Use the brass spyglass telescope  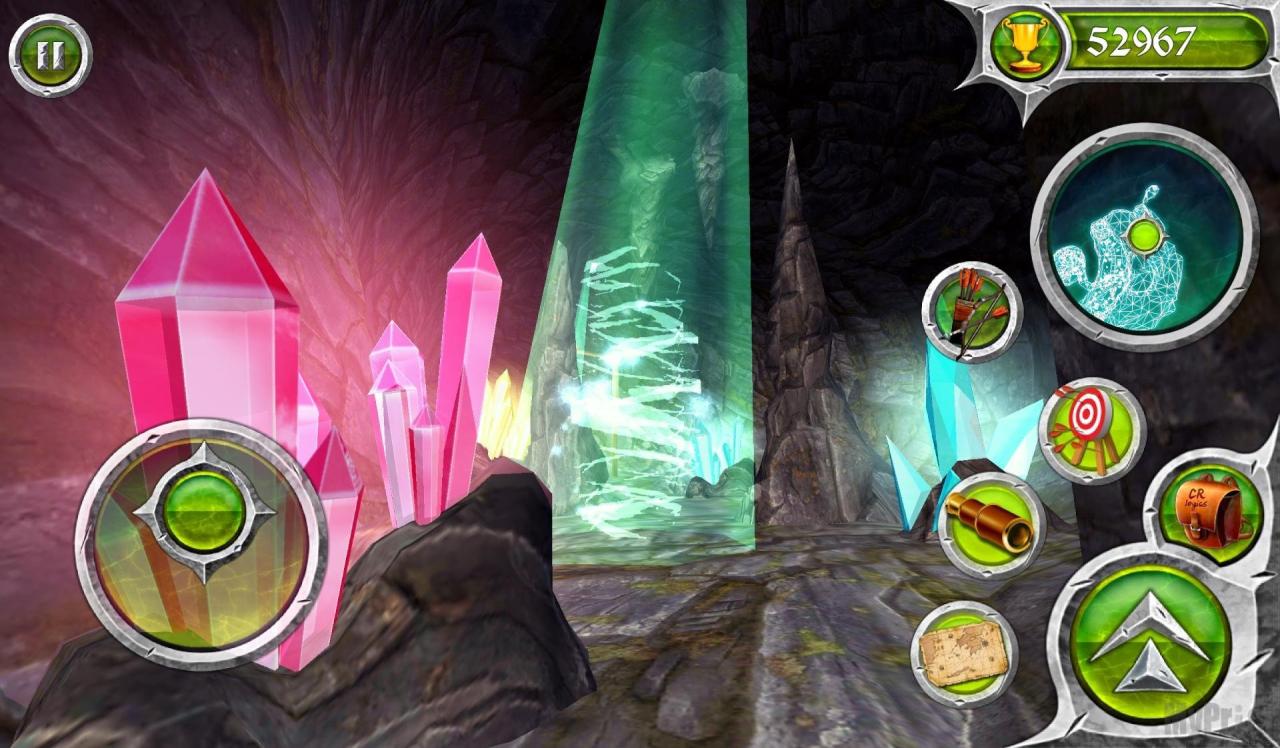(992, 524)
